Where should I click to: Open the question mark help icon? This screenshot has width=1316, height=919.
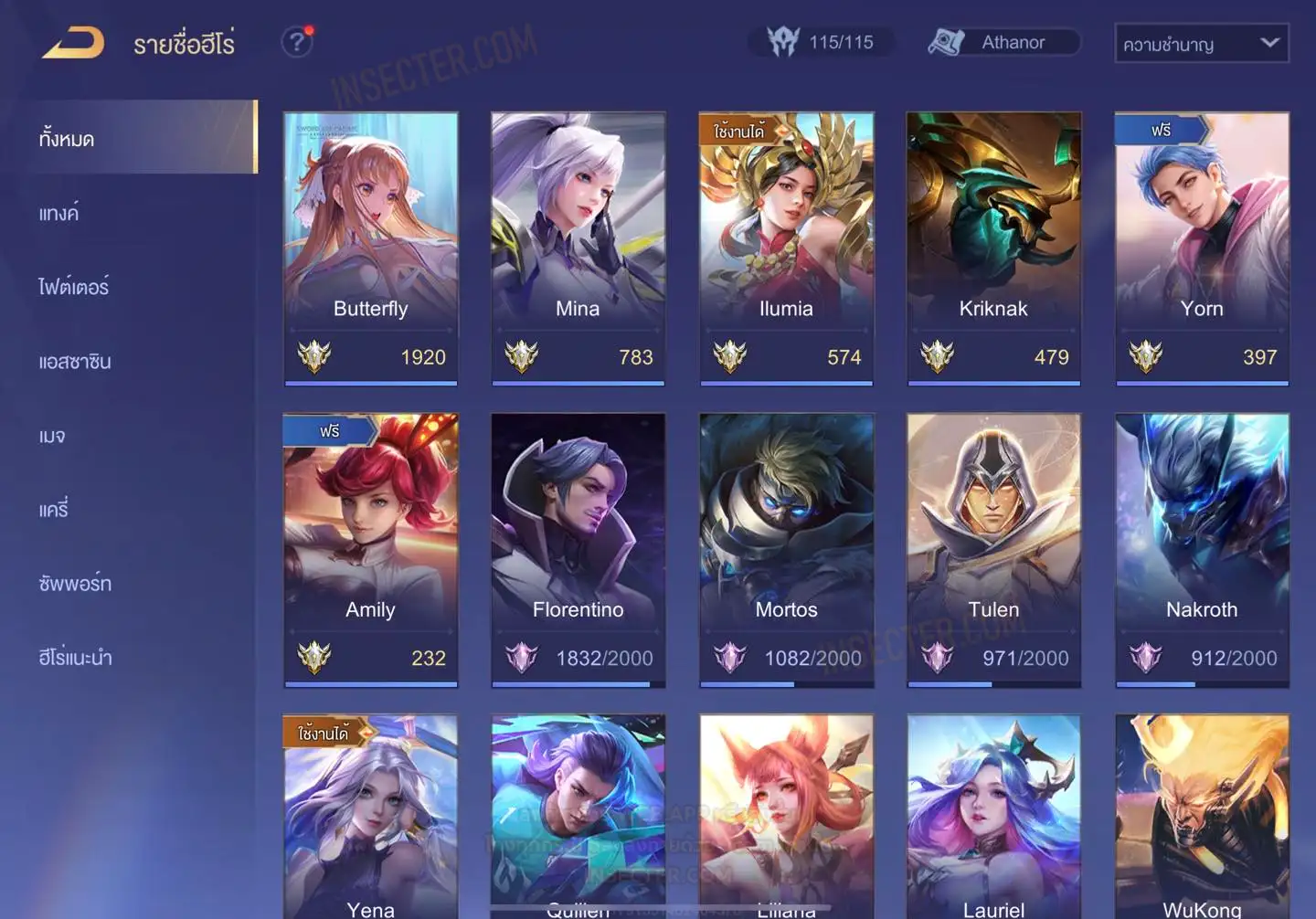click(x=297, y=42)
